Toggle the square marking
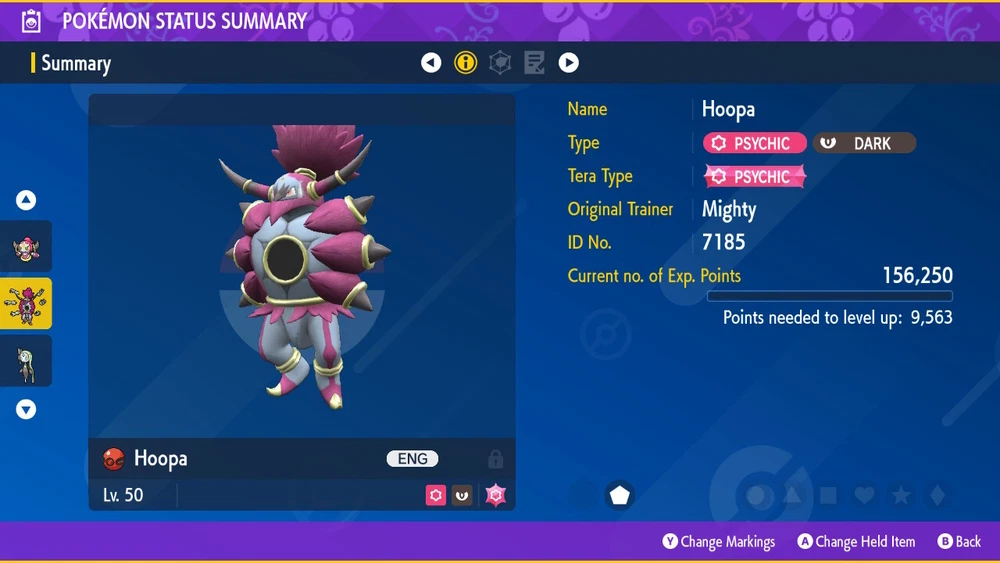Screen dimensions: 1000x563 point(828,495)
